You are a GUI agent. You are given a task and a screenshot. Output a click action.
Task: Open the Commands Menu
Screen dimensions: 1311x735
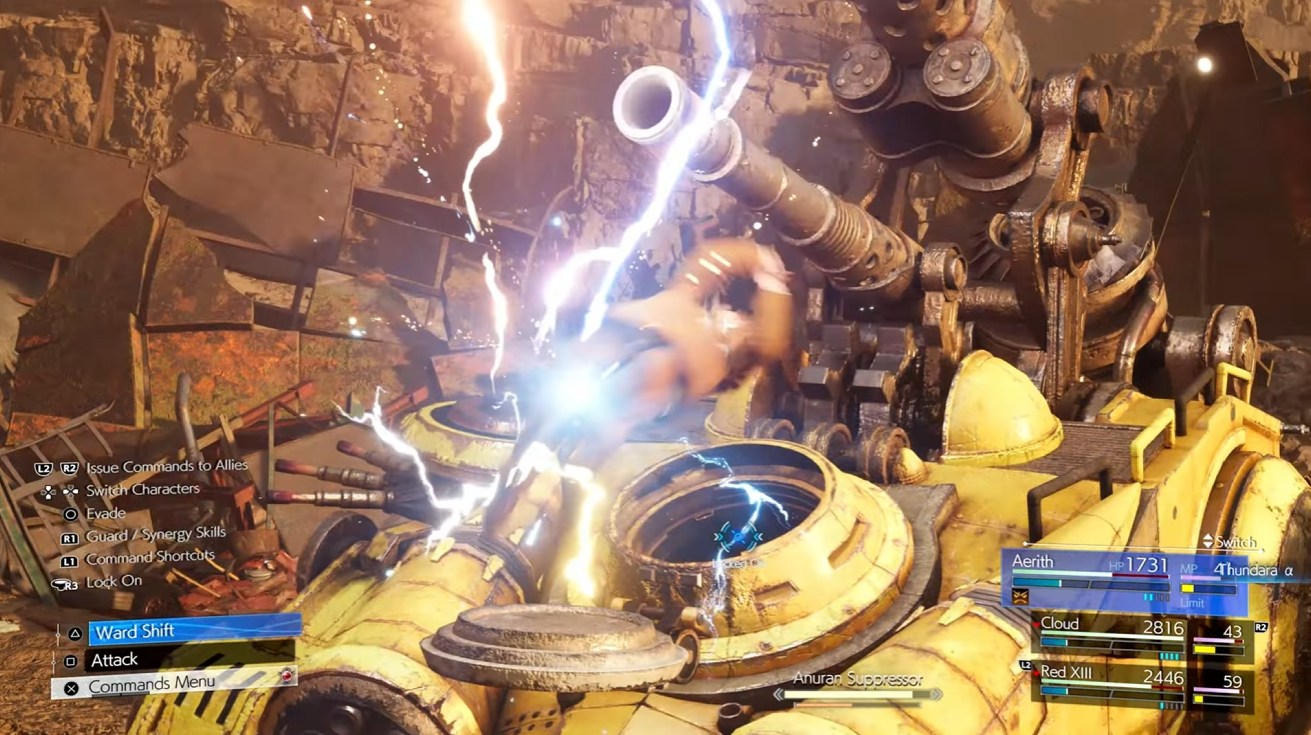[175, 686]
